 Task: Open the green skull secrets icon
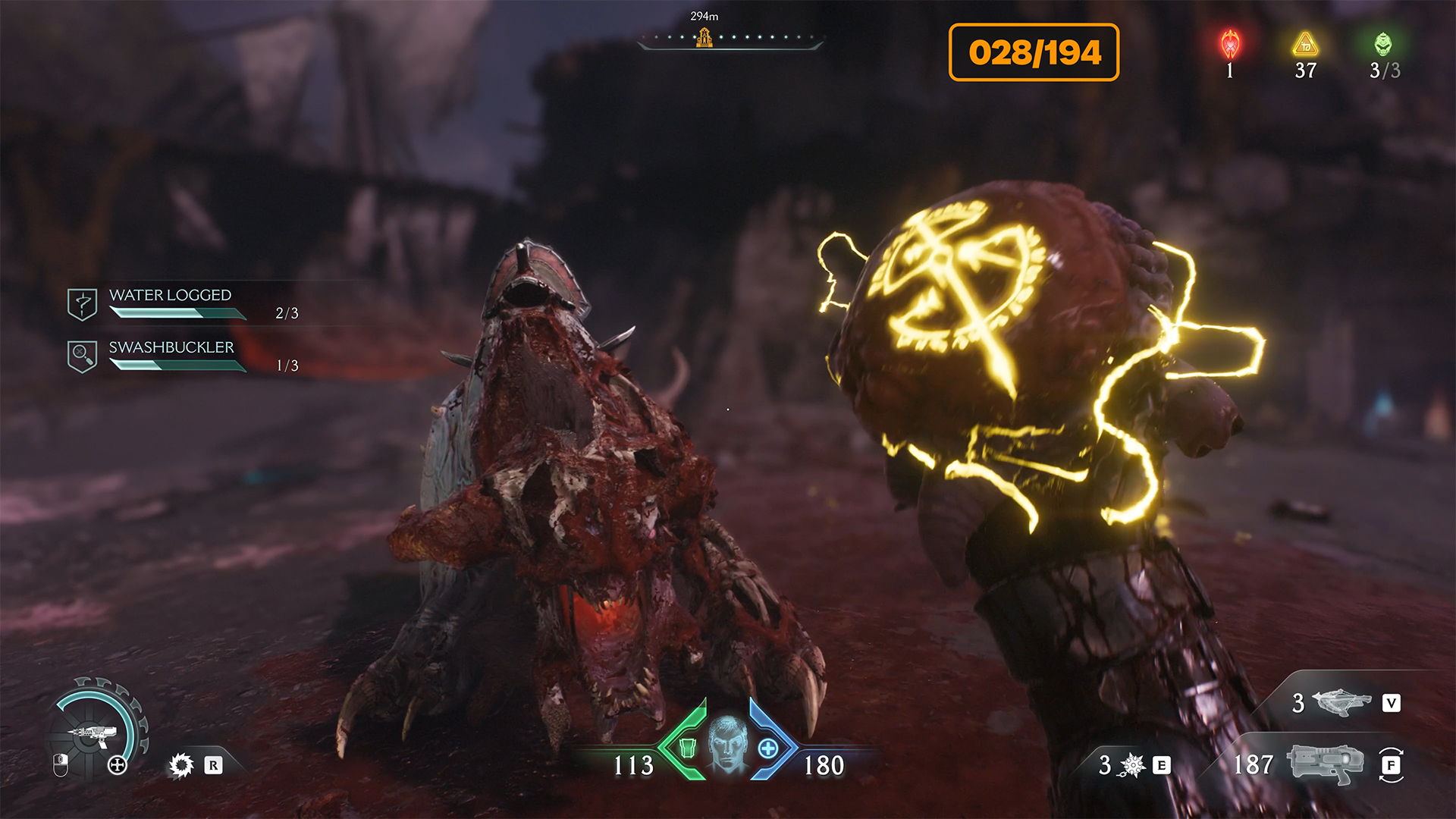coord(1383,45)
